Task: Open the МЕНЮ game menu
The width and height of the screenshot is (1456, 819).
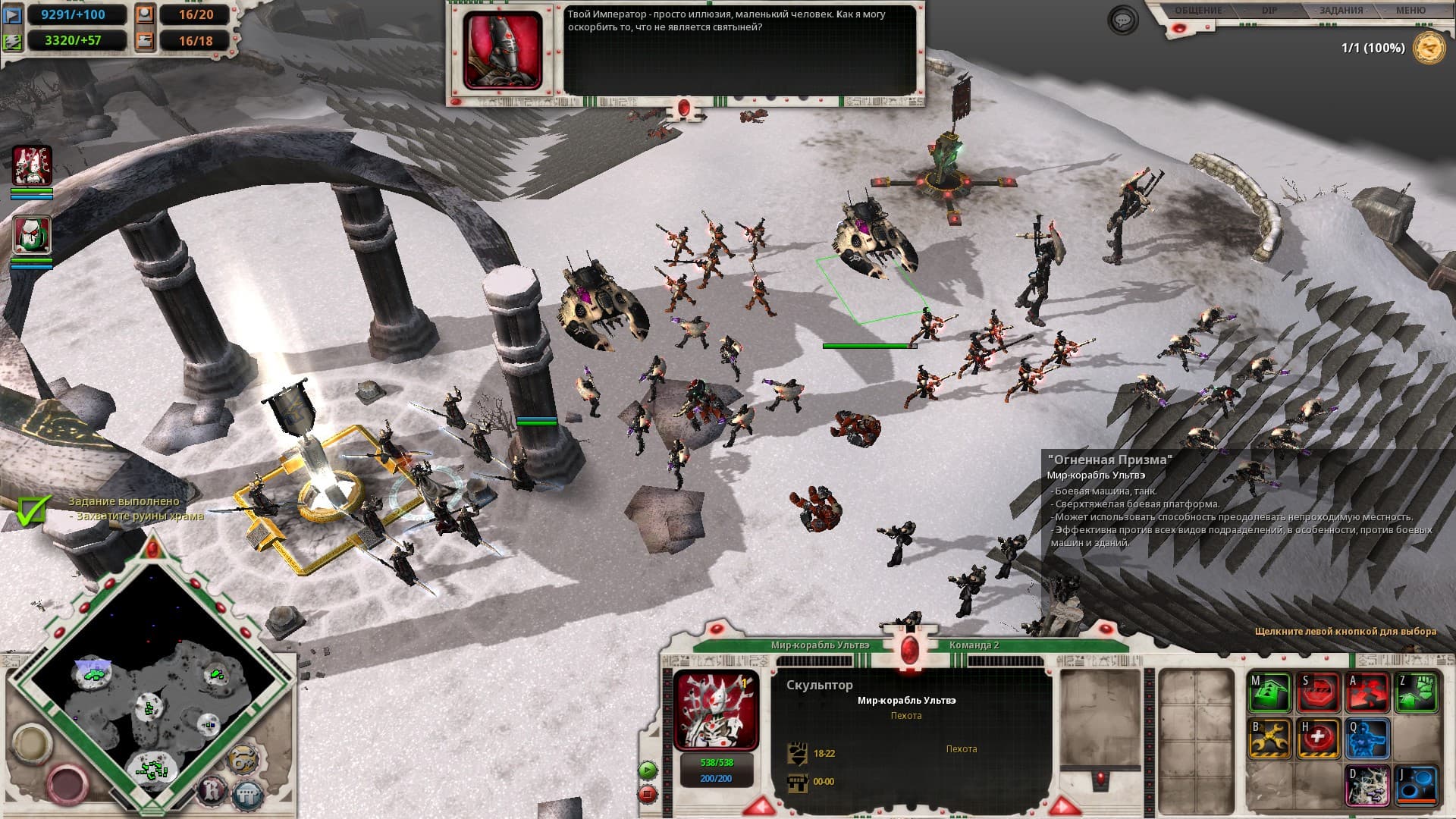Action: point(1410,11)
